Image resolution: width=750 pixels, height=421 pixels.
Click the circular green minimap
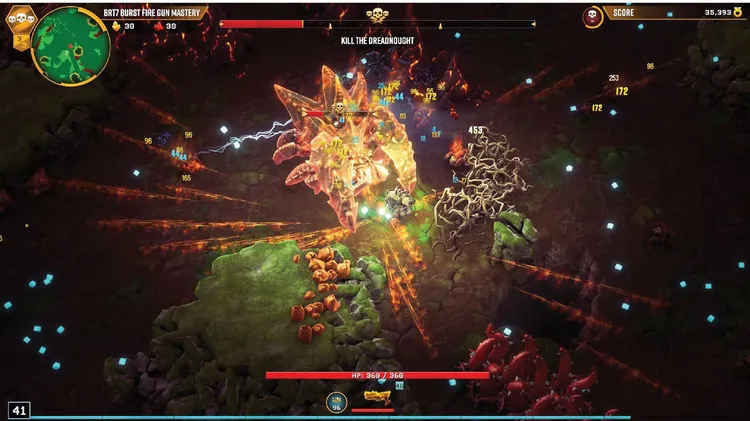click(70, 45)
